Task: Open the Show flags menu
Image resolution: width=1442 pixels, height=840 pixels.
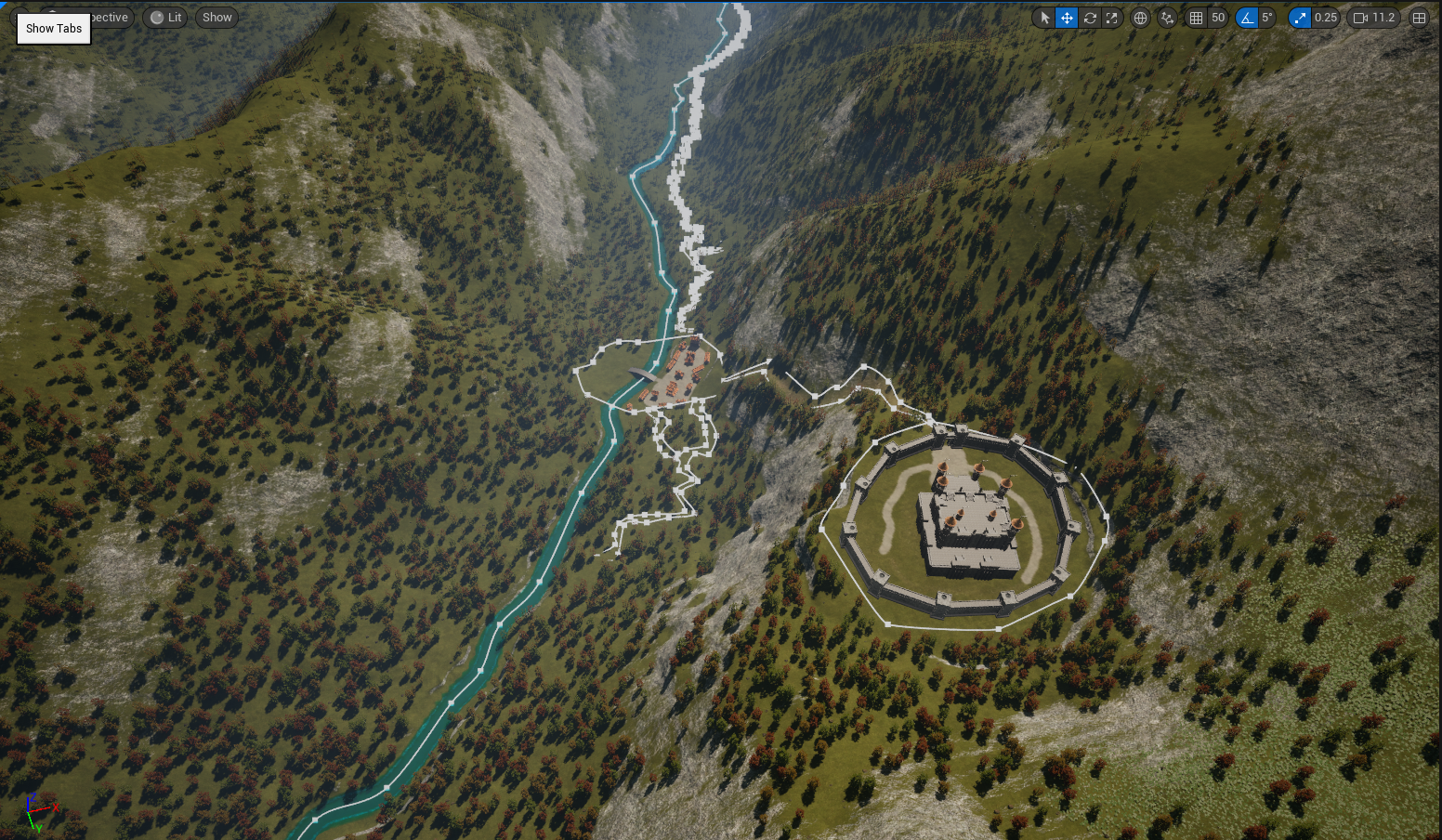Action: (x=216, y=18)
